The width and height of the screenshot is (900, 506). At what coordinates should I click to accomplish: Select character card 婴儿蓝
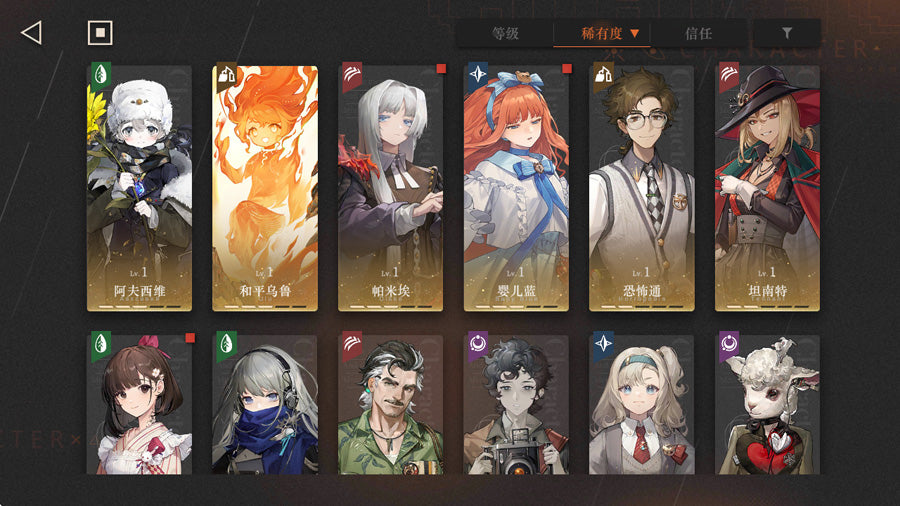coord(516,188)
